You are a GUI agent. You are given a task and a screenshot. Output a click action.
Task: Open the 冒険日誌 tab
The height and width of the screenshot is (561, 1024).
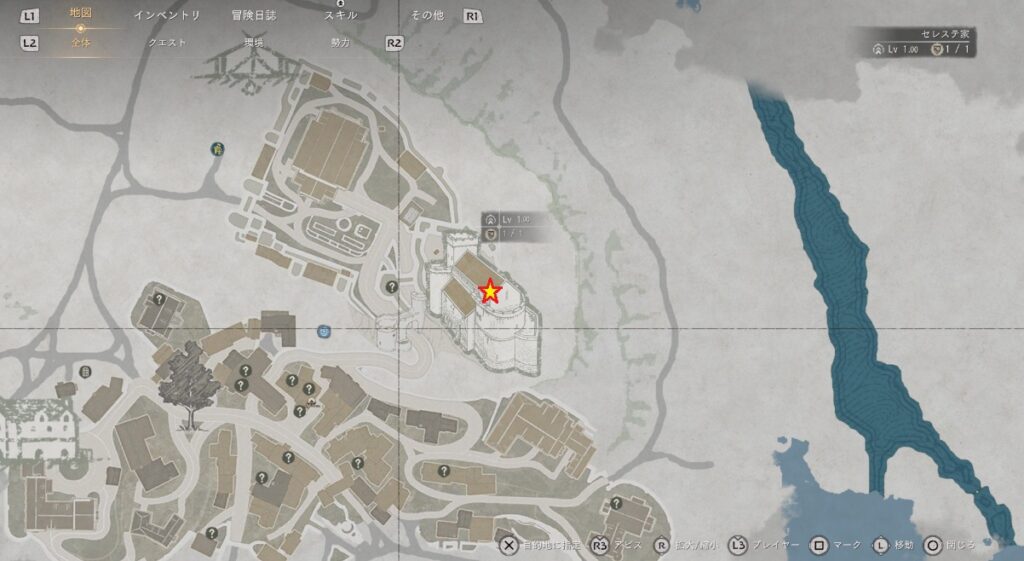[253, 16]
